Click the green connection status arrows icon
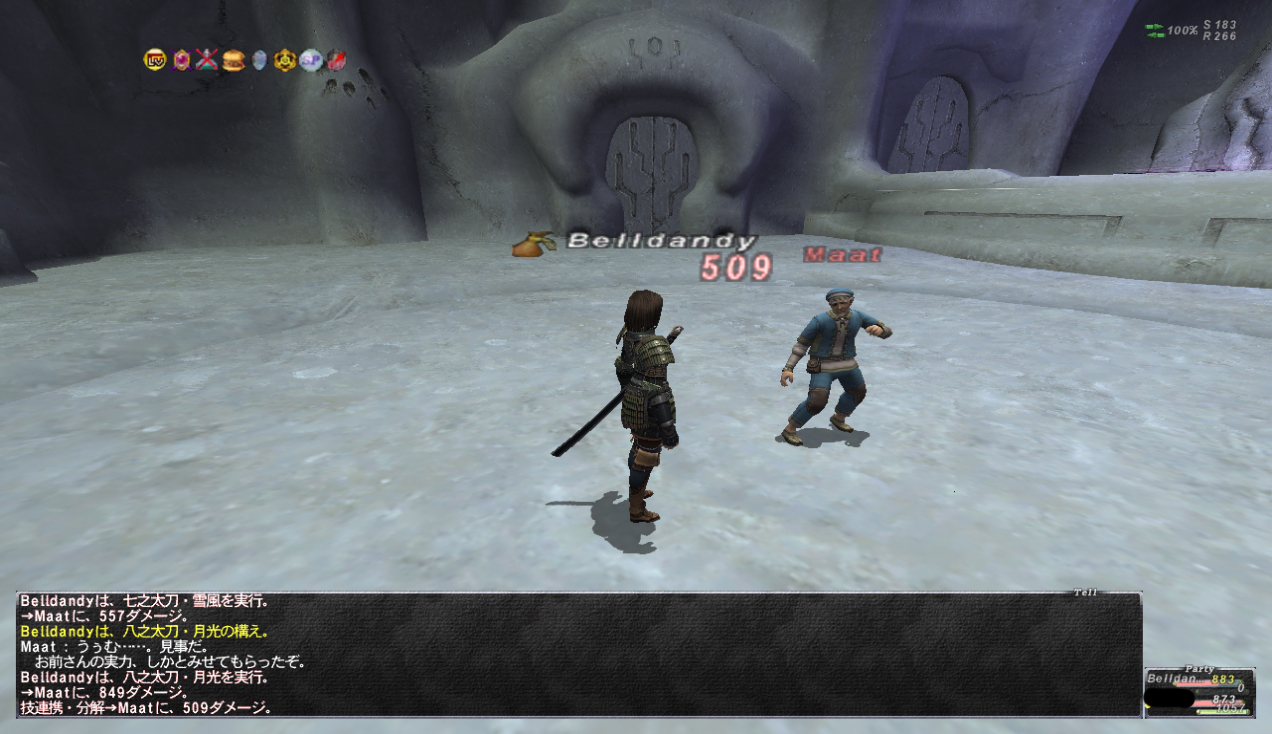1272x734 pixels. tap(1154, 31)
